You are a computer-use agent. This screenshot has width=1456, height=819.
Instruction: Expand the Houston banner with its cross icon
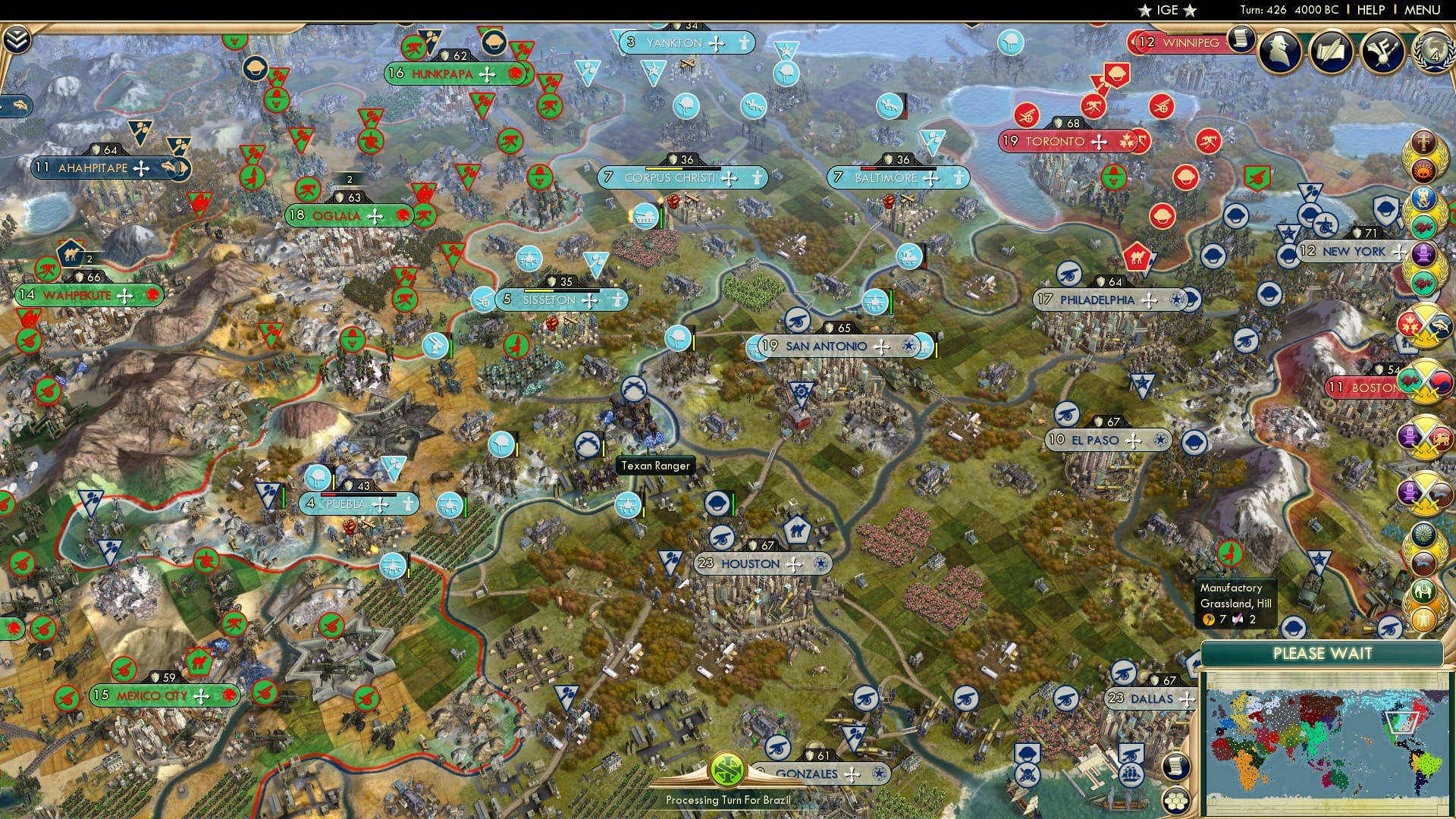coord(794,564)
